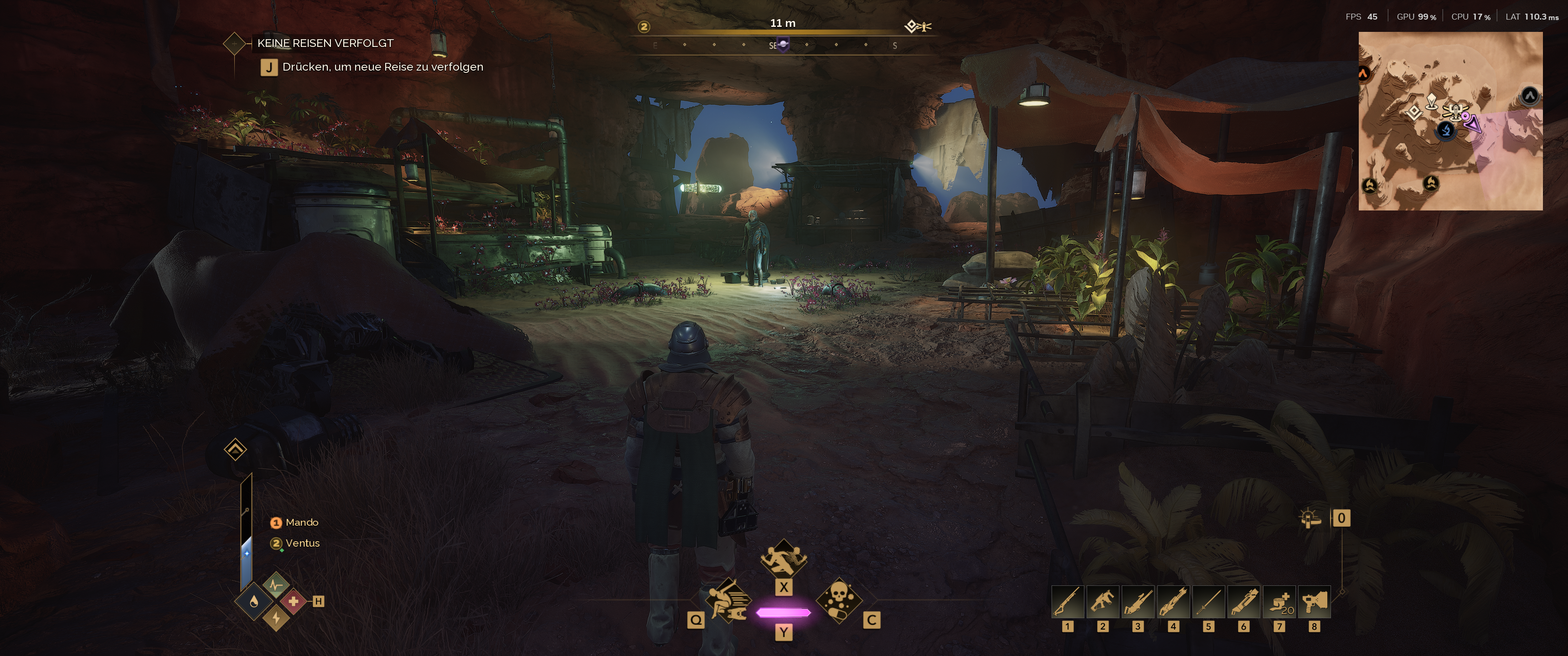Screen dimensions: 1568x656
Task: Choose the heavy gun in slot 4
Action: tap(1173, 602)
